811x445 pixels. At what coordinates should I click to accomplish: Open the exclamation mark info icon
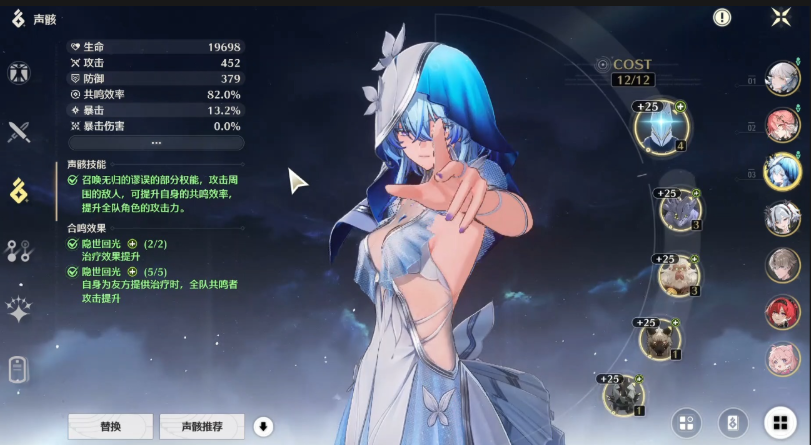pyautogui.click(x=722, y=17)
